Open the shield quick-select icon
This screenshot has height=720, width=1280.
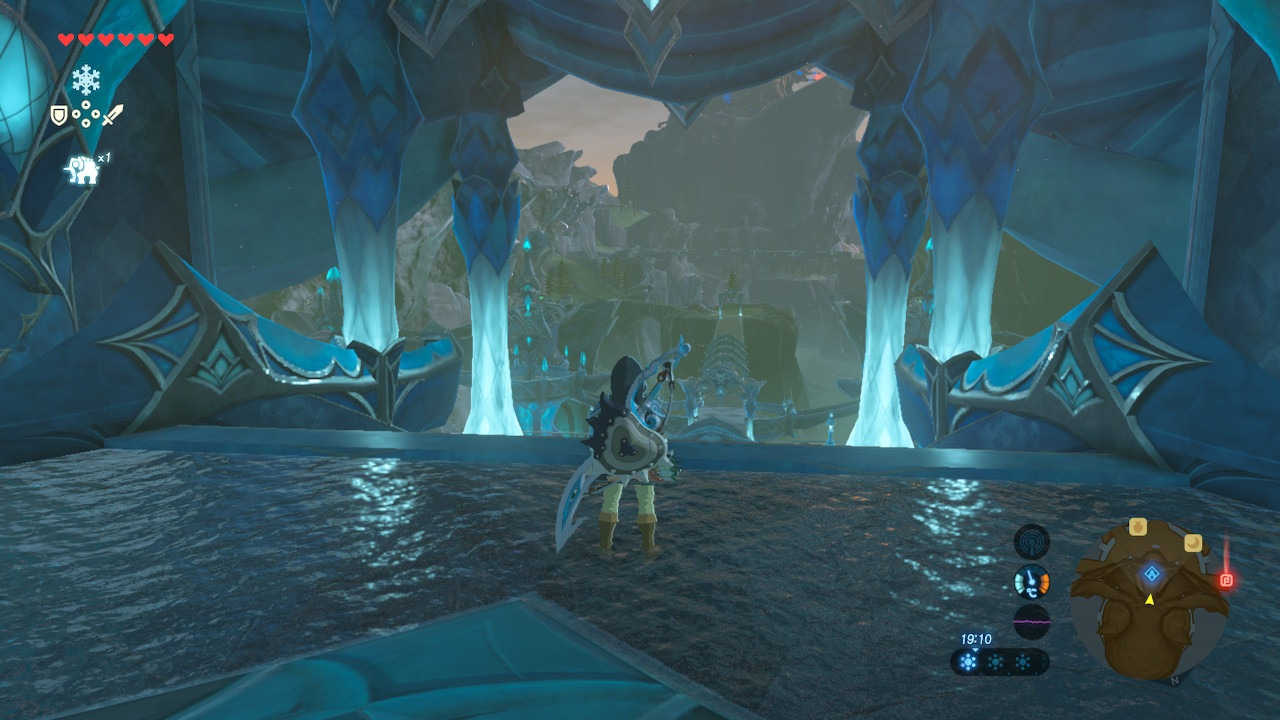pos(59,116)
